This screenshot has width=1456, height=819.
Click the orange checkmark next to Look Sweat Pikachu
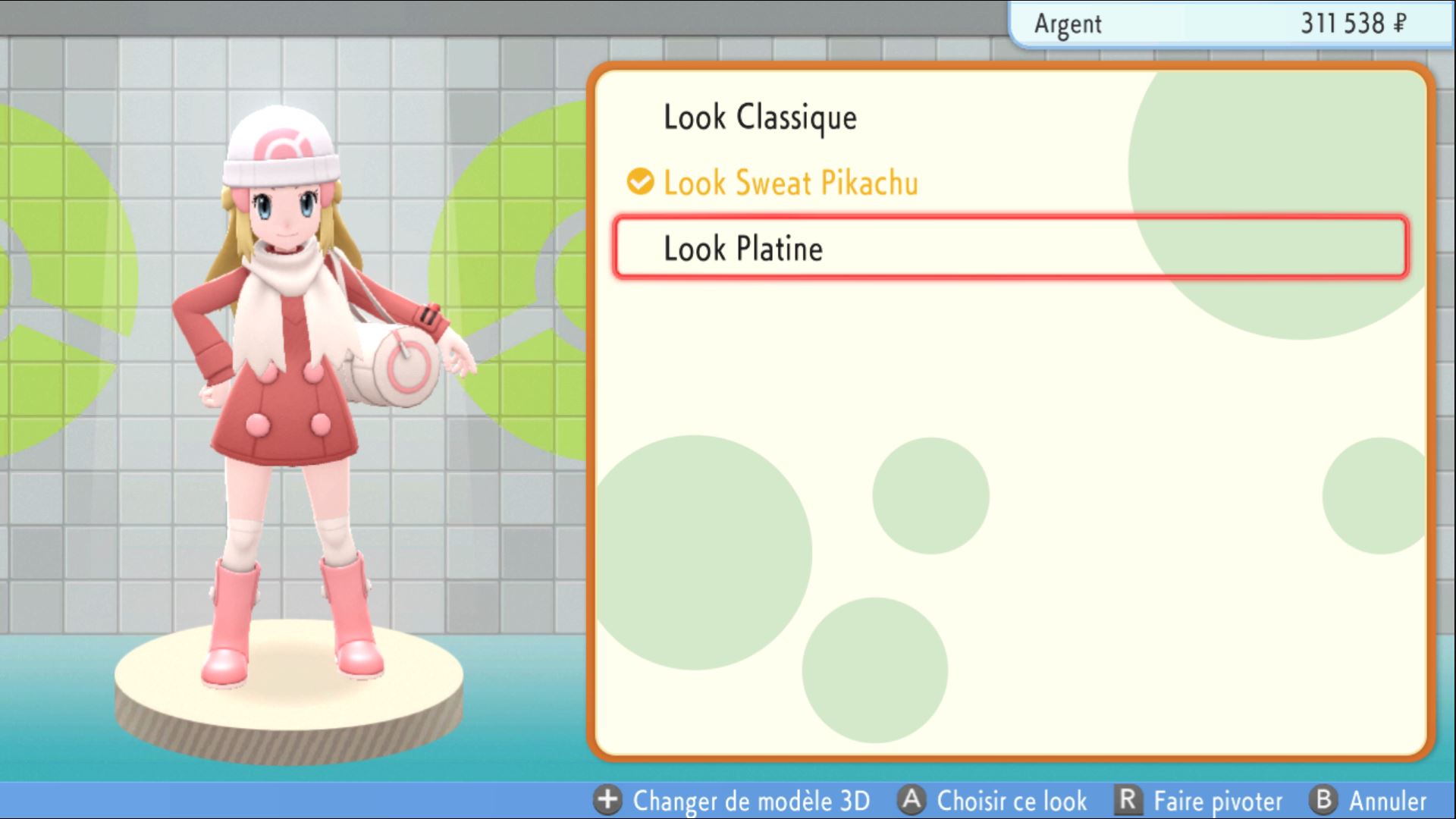click(639, 182)
